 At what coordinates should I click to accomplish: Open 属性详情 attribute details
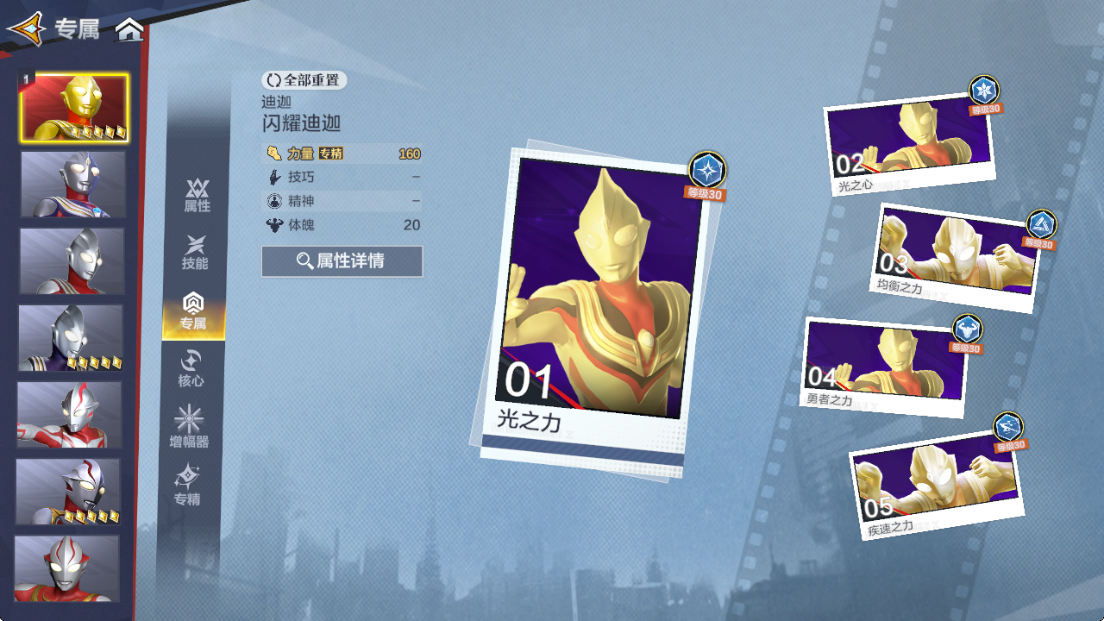(342, 261)
